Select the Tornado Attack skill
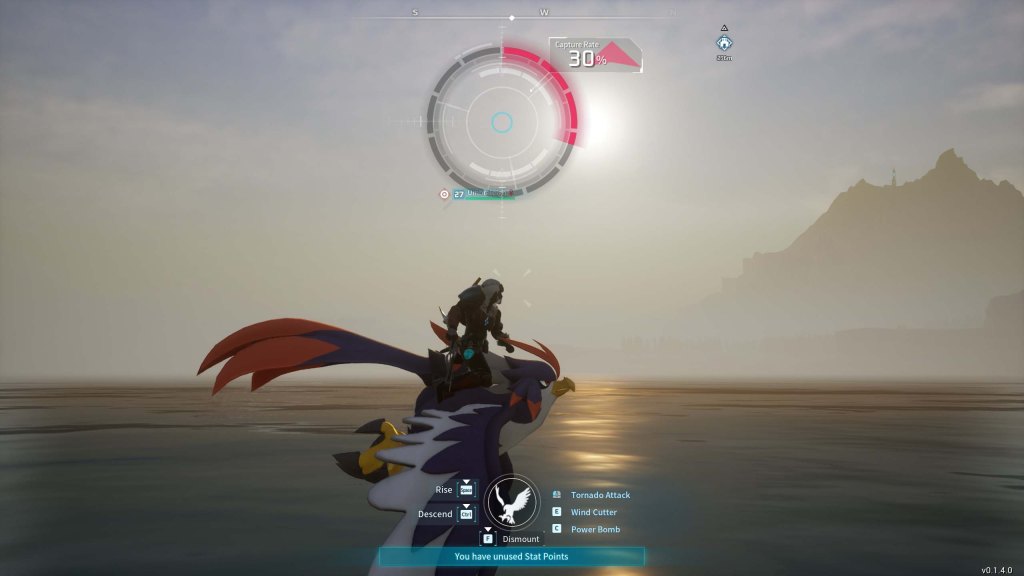1024x576 pixels. pos(600,495)
